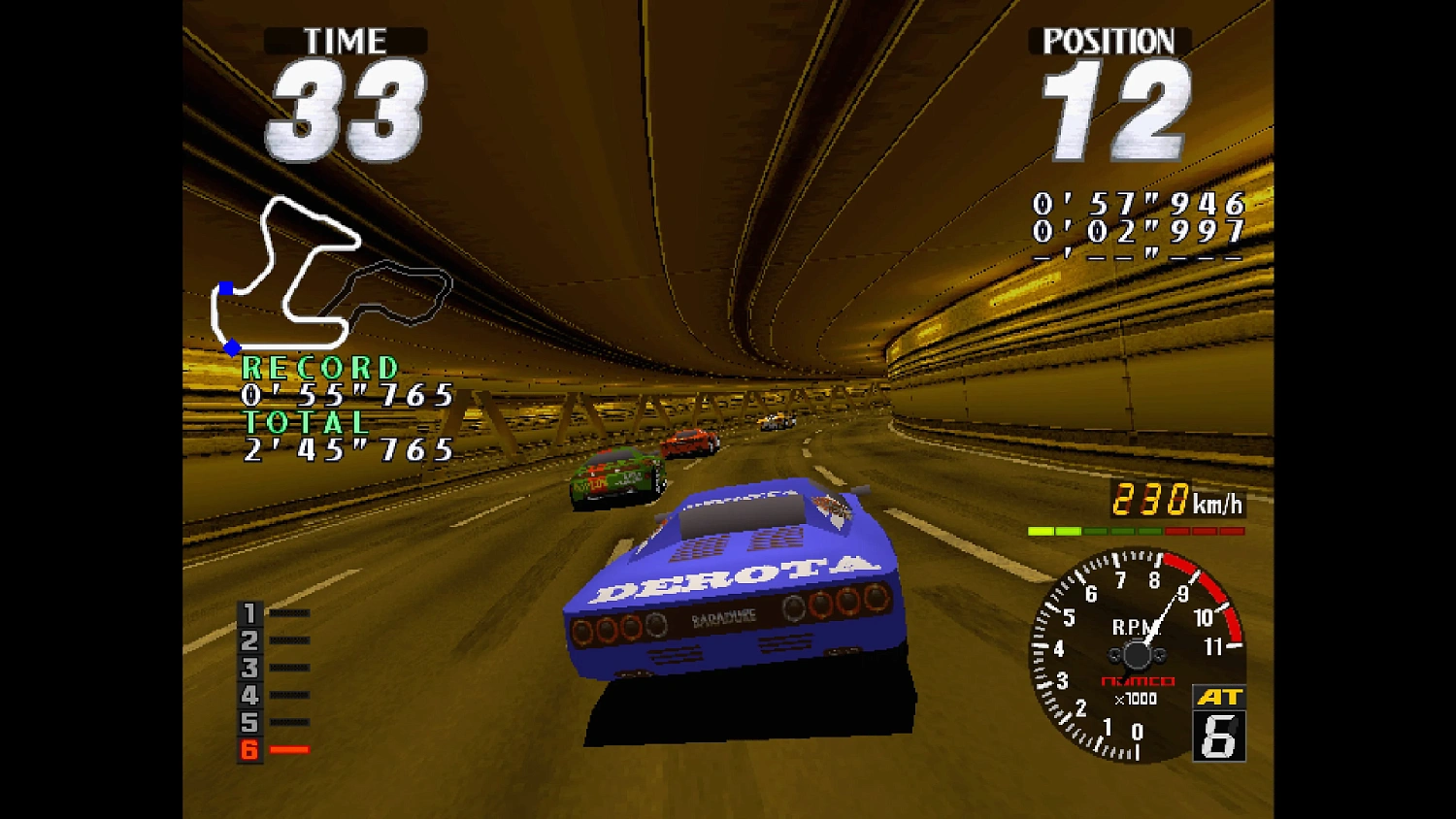Enable gear 1 on the gear ladder

248,613
